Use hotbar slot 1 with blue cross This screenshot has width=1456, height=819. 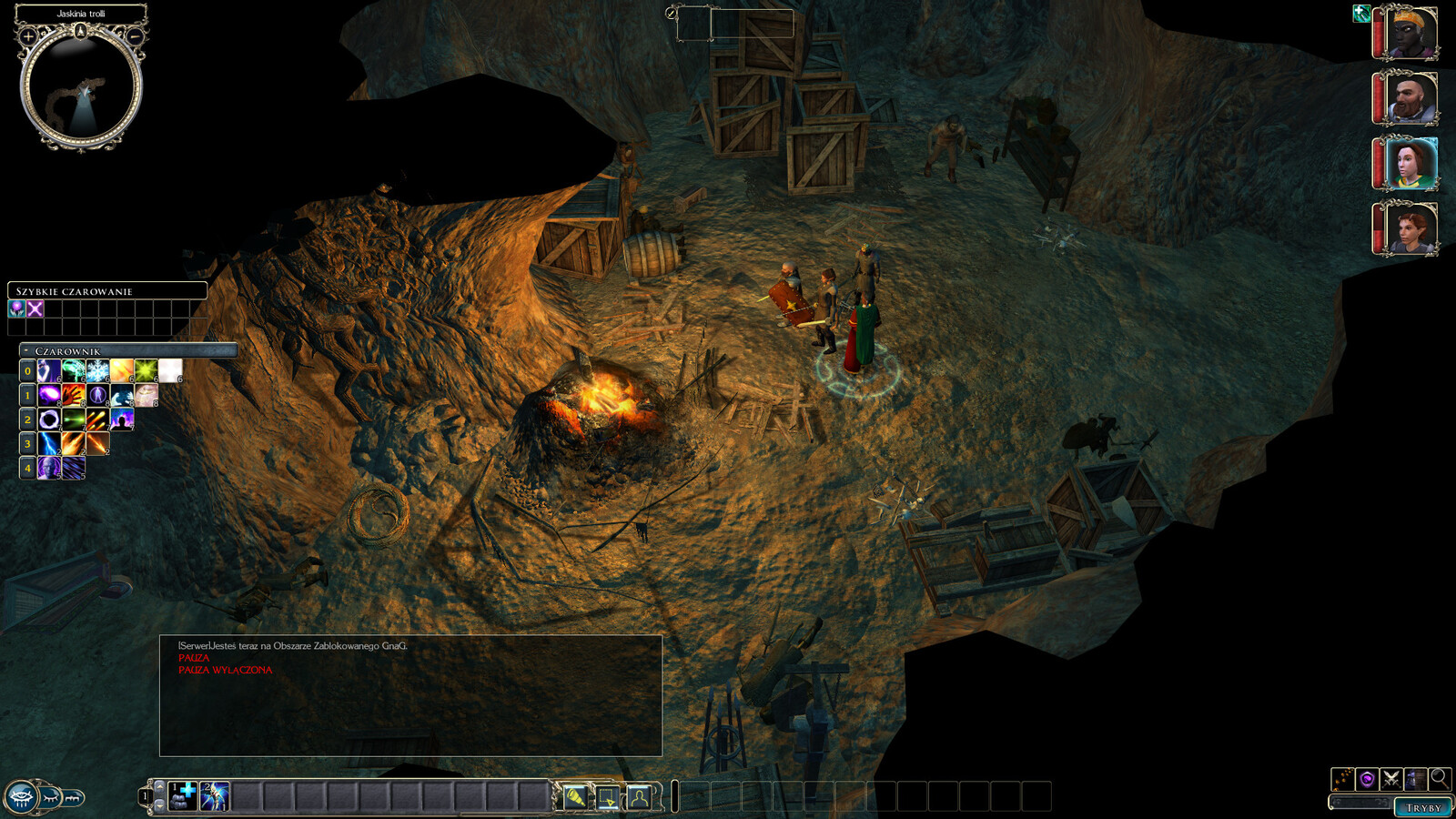click(x=183, y=796)
